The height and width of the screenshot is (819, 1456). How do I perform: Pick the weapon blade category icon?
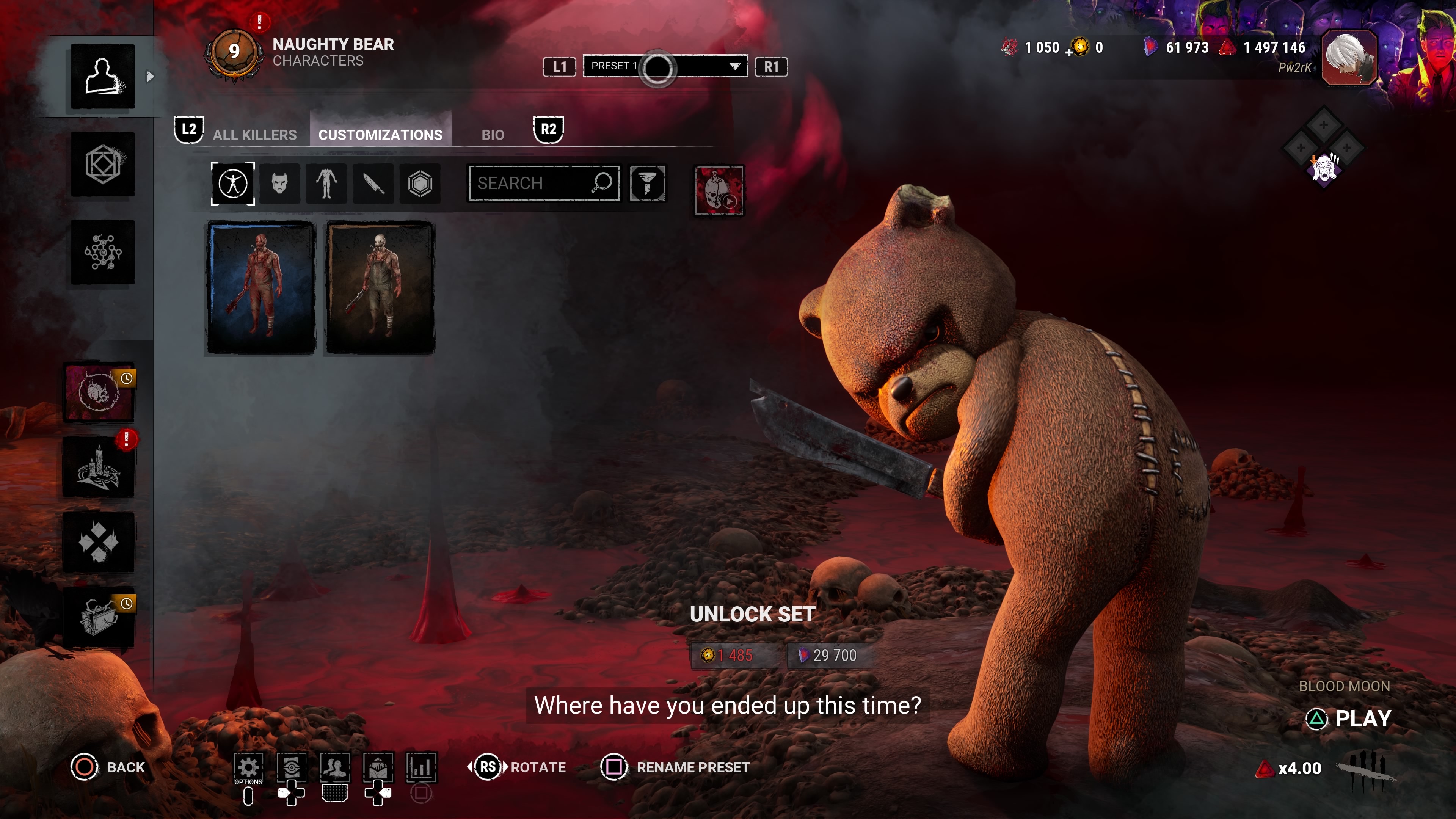[373, 183]
